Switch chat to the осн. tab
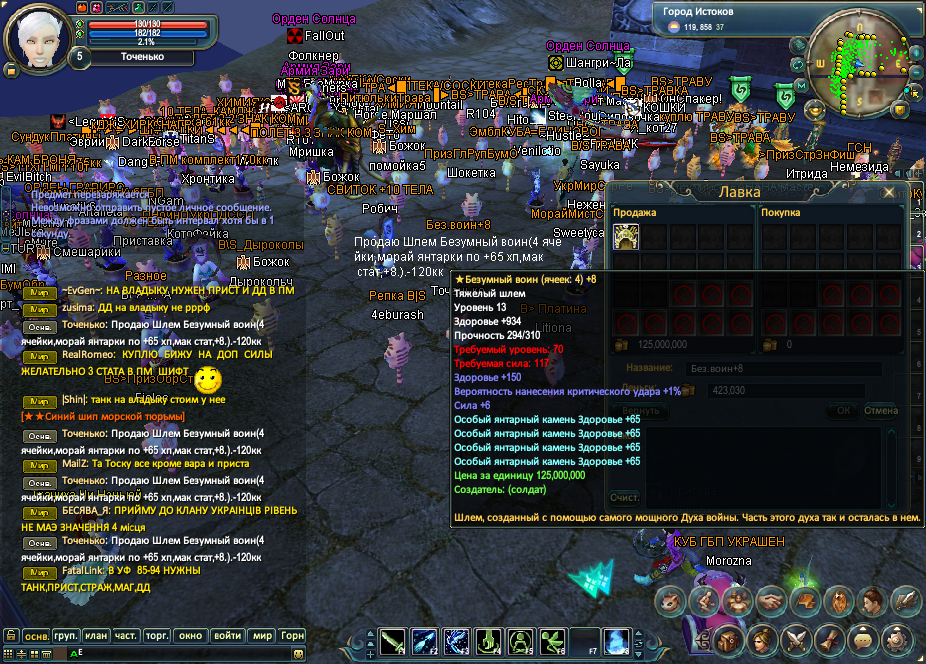Viewport: 926px width, 664px height. click(37, 636)
